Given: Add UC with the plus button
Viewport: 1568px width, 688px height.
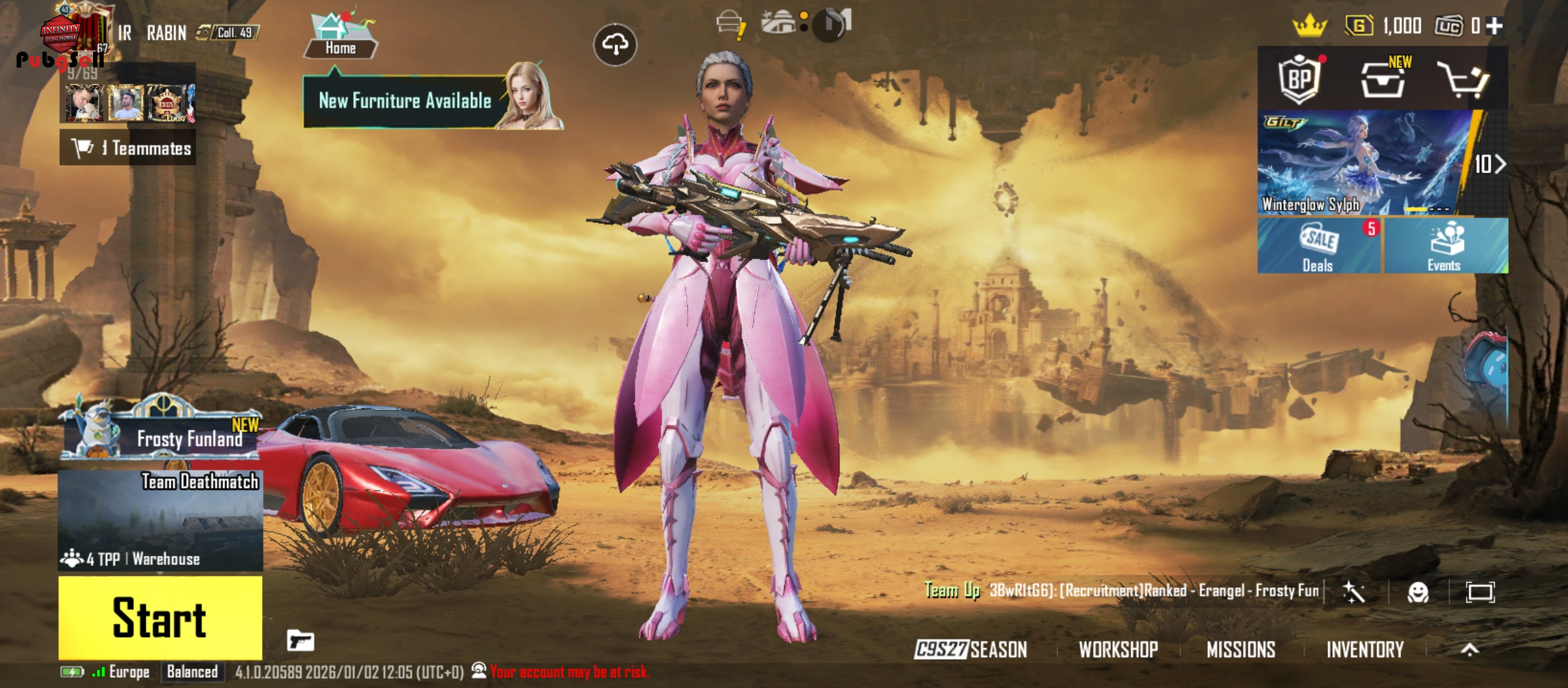Looking at the screenshot, I should [1494, 26].
